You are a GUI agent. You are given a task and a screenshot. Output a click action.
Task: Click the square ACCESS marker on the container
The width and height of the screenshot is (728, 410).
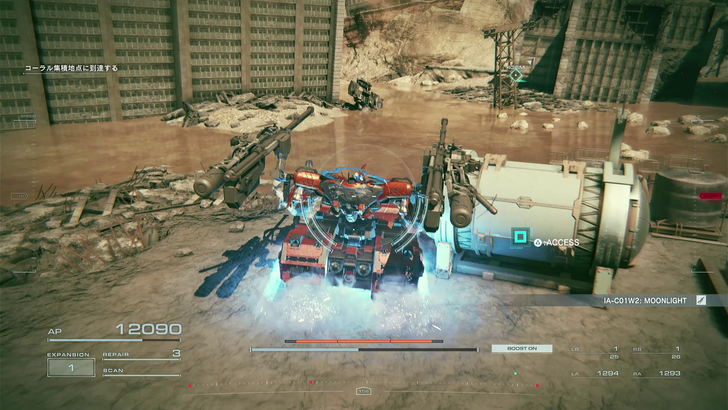click(x=520, y=238)
